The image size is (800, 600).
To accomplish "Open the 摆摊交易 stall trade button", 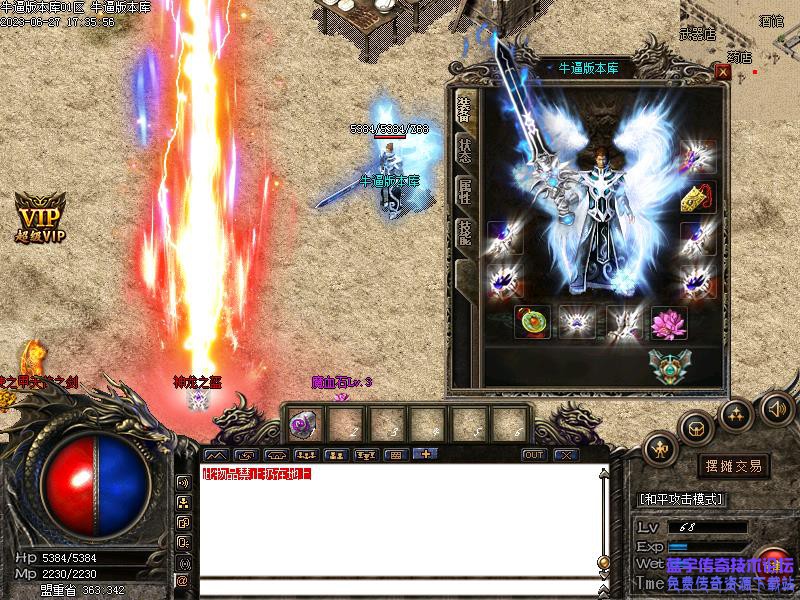I will click(x=734, y=467).
